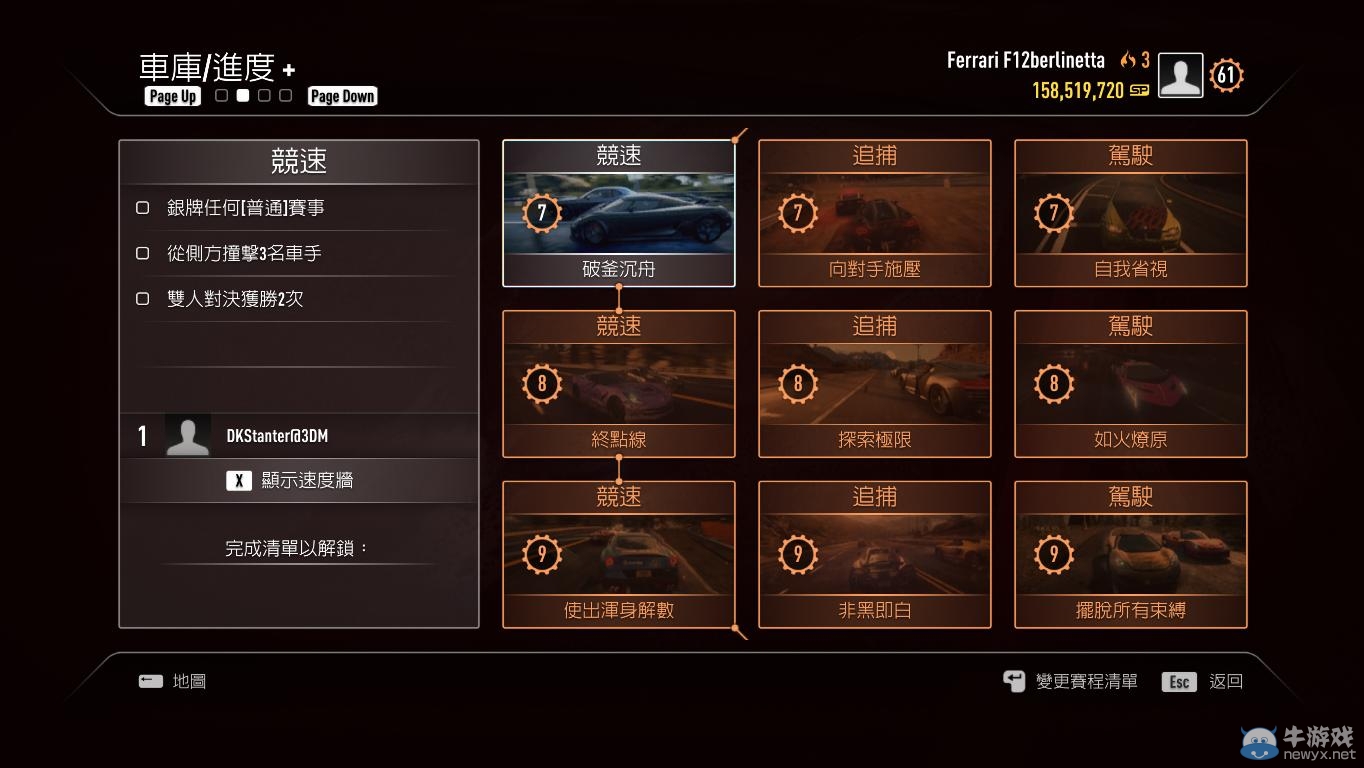1364x768 pixels.
Task: Select the first page indicator dot
Action: coord(220,93)
